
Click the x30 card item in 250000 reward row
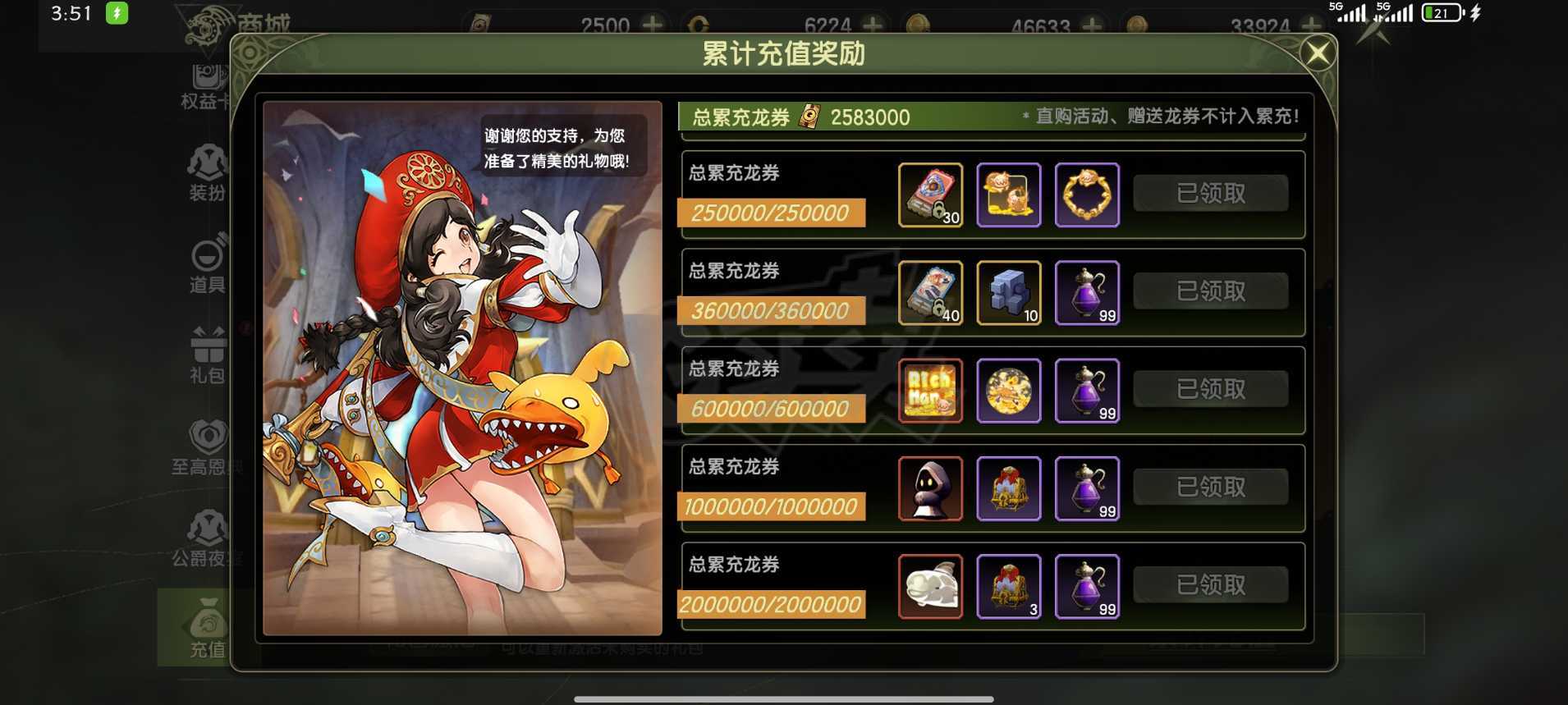931,195
